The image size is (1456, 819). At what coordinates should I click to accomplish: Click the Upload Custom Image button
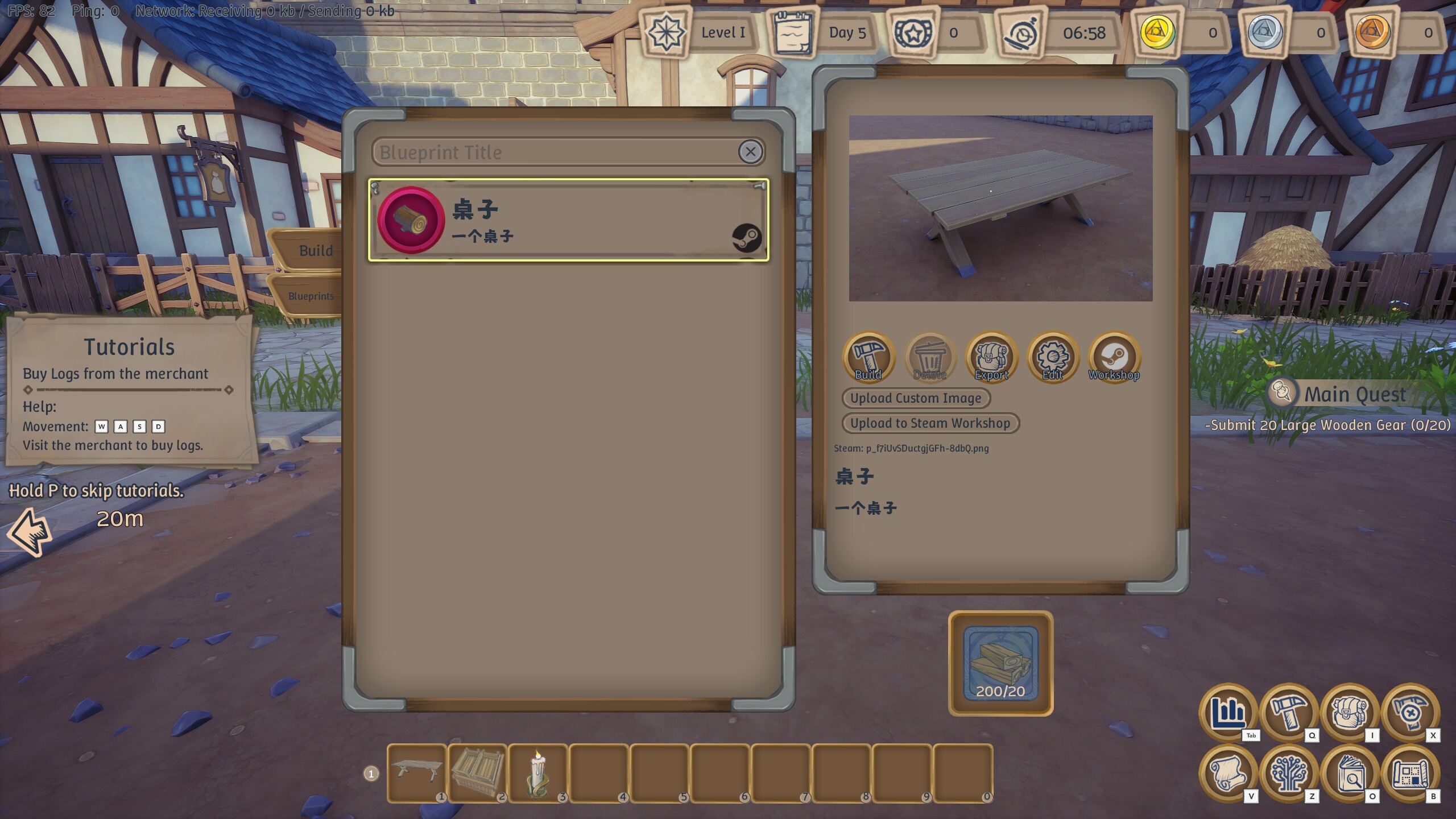click(916, 398)
